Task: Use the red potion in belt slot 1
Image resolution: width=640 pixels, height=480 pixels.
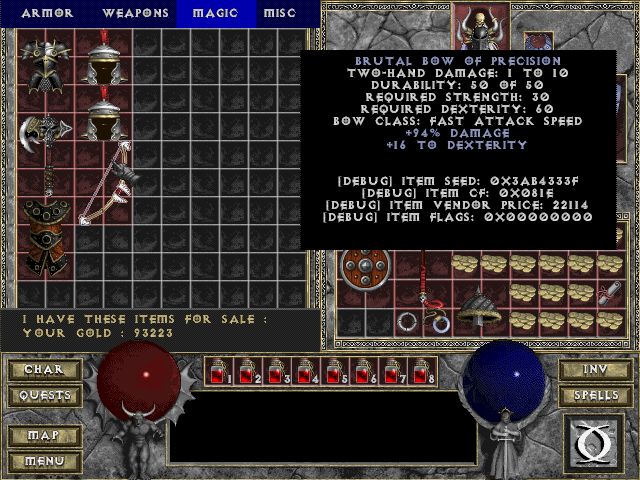Action: point(219,372)
